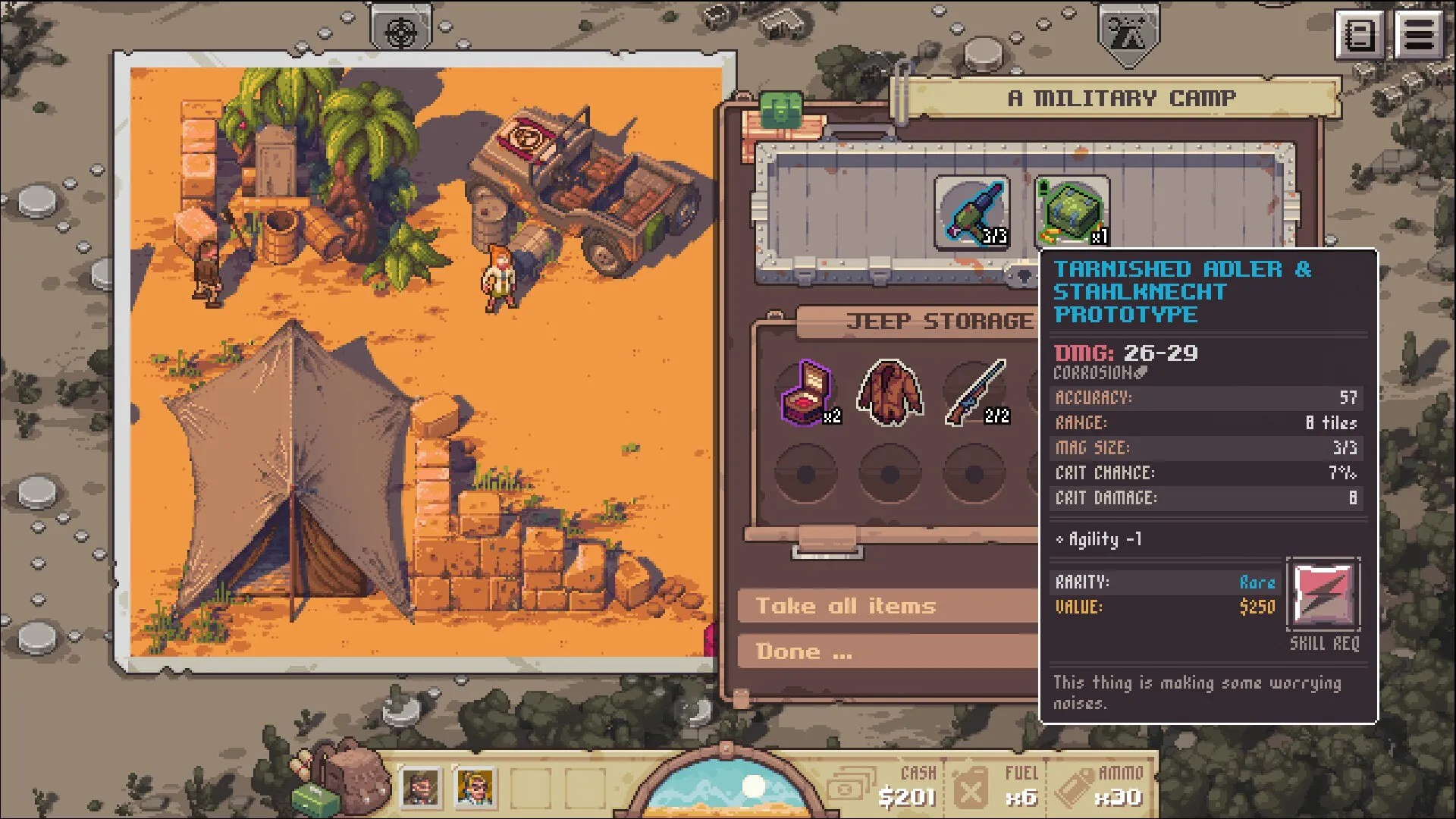1456x819 pixels.
Task: Click the crosshair badge at the top
Action: (x=400, y=30)
